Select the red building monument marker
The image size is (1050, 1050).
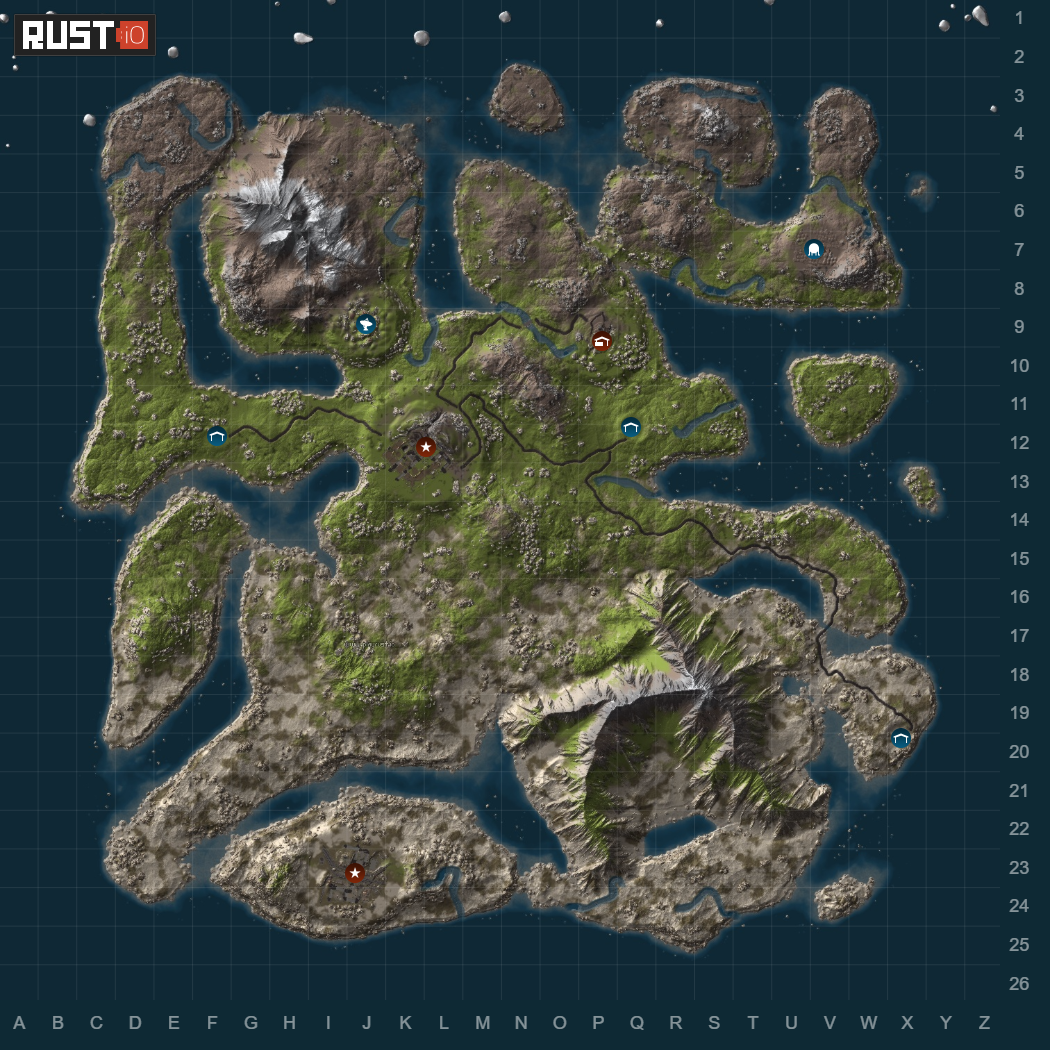(601, 342)
